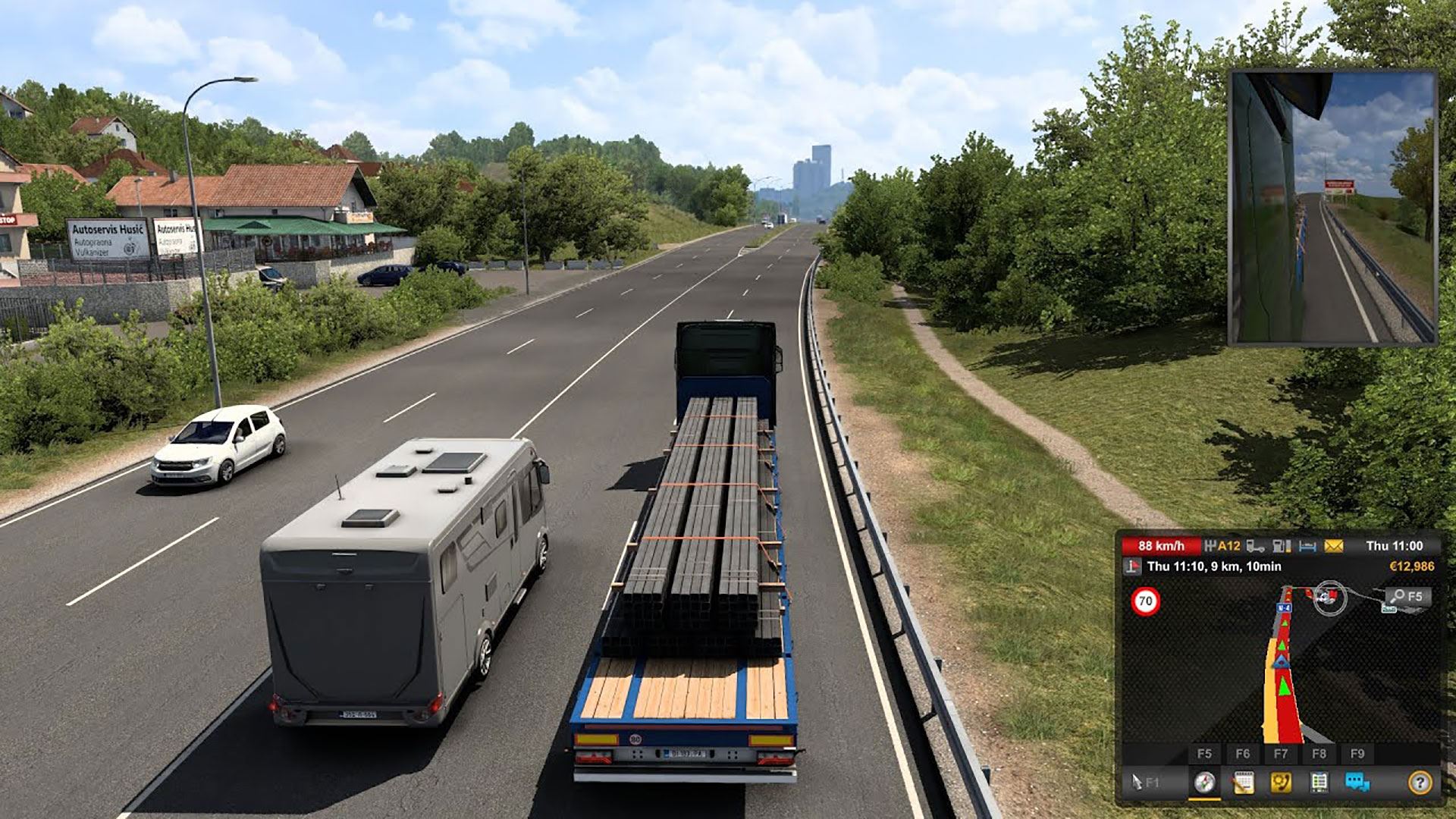1456x819 pixels.
Task: Switch to the job calendar notepad tab
Action: tap(1243, 783)
